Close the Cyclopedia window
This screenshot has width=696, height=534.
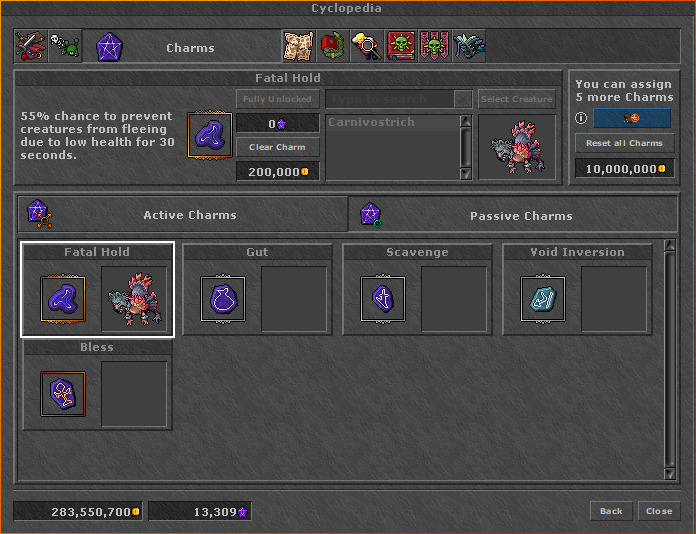click(x=659, y=511)
